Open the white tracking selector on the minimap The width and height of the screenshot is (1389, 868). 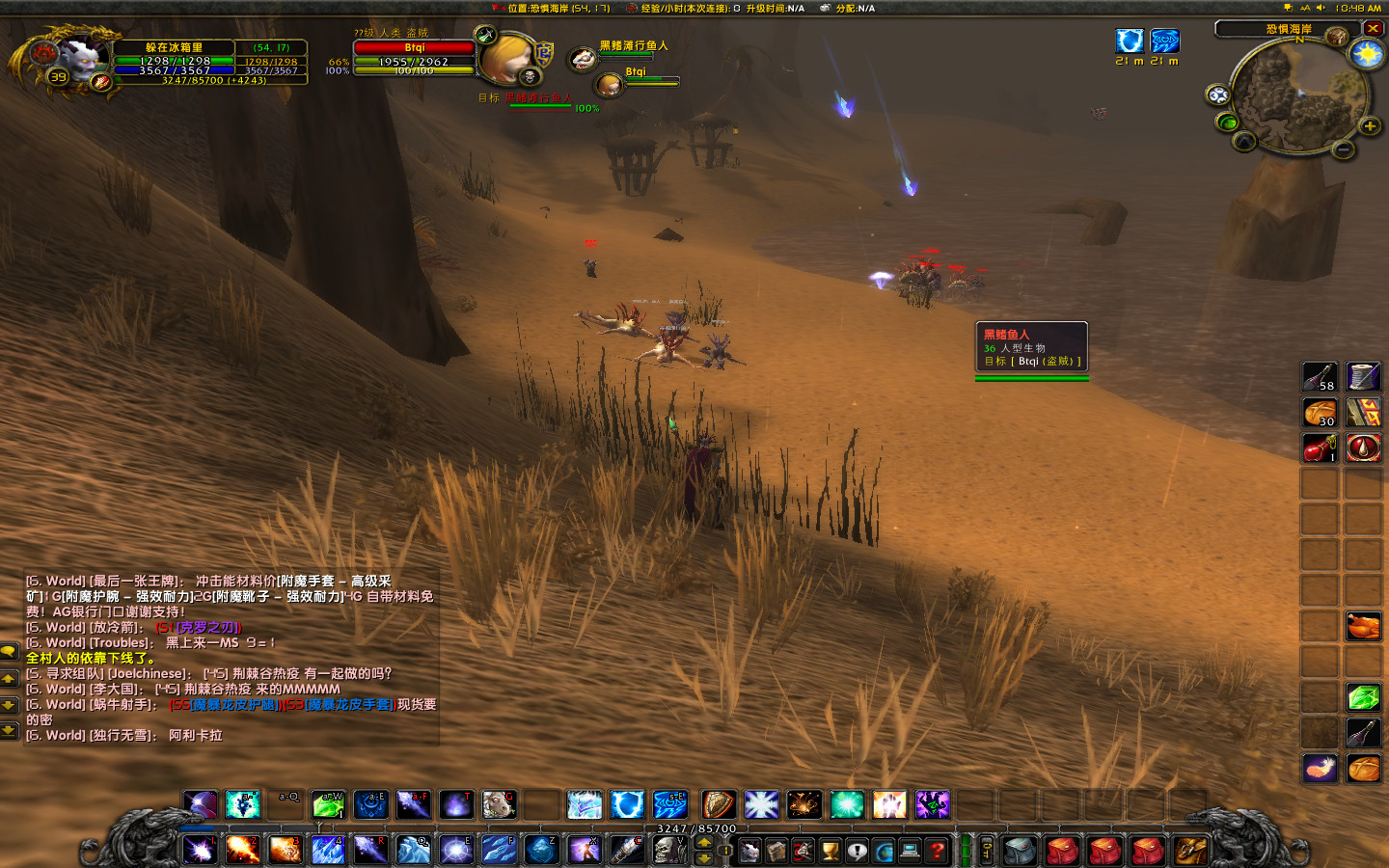tap(1216, 95)
